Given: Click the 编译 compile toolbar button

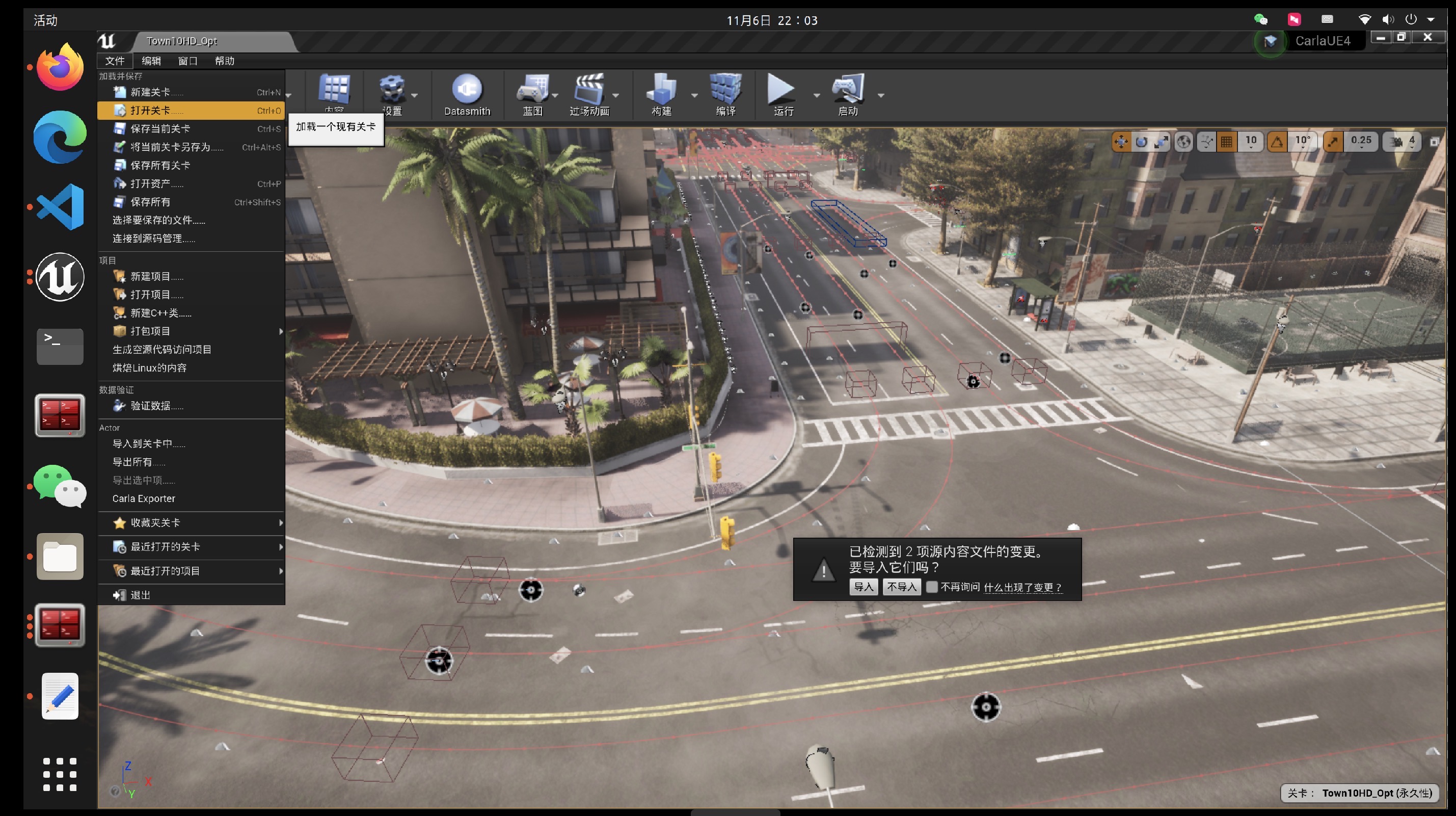Looking at the screenshot, I should tap(726, 94).
